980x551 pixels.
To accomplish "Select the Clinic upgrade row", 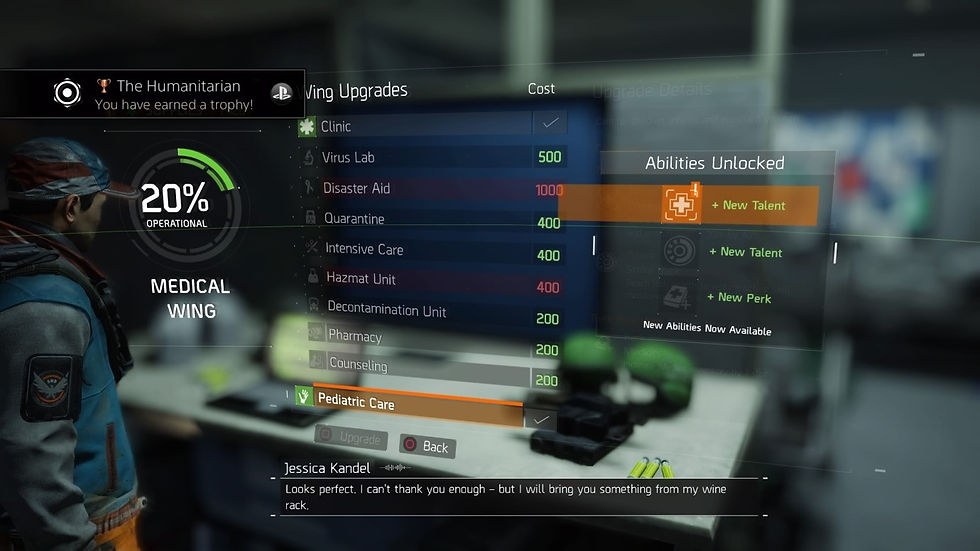I will pos(420,127).
